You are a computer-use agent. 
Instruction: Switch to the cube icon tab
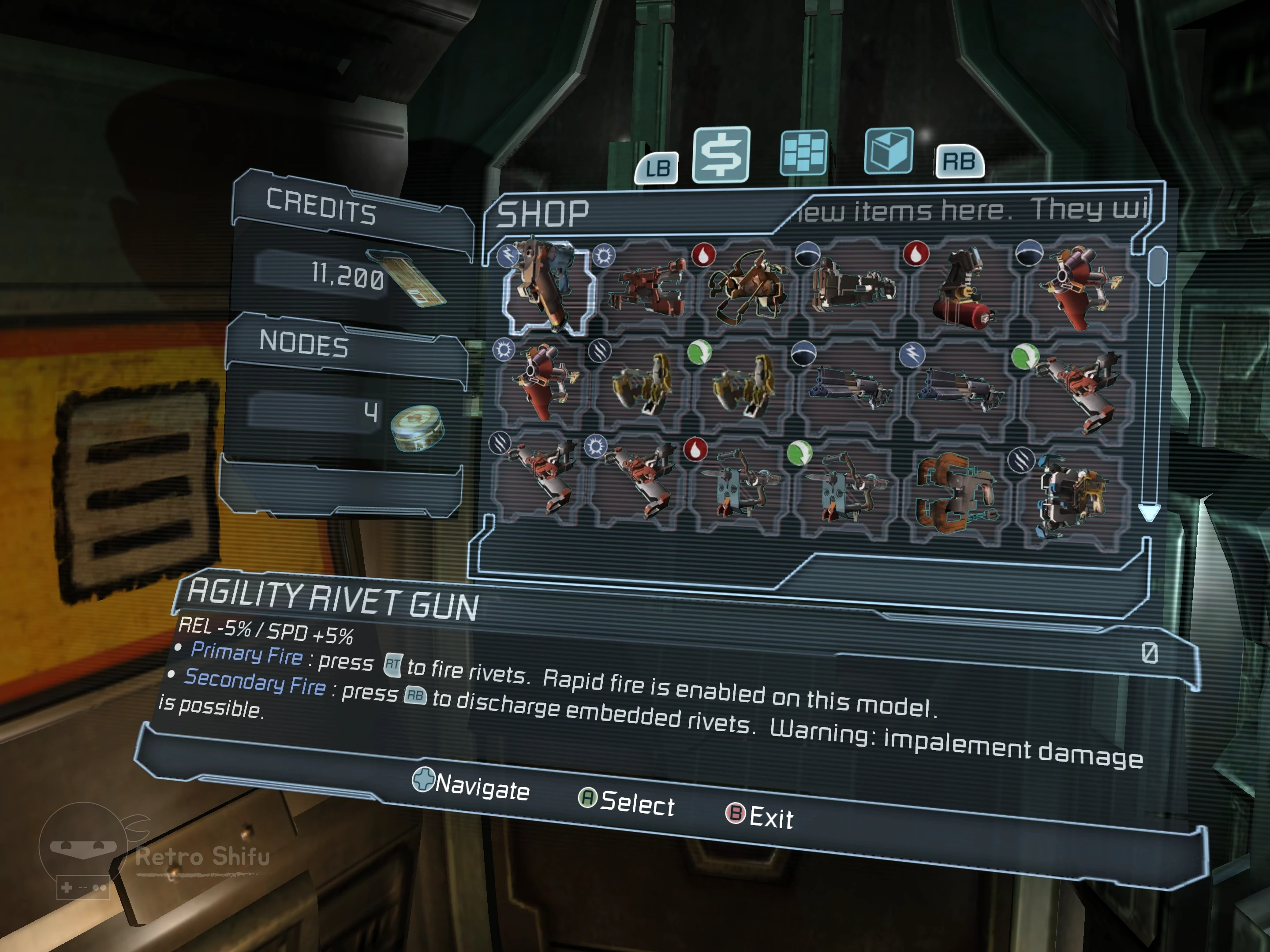(888, 150)
